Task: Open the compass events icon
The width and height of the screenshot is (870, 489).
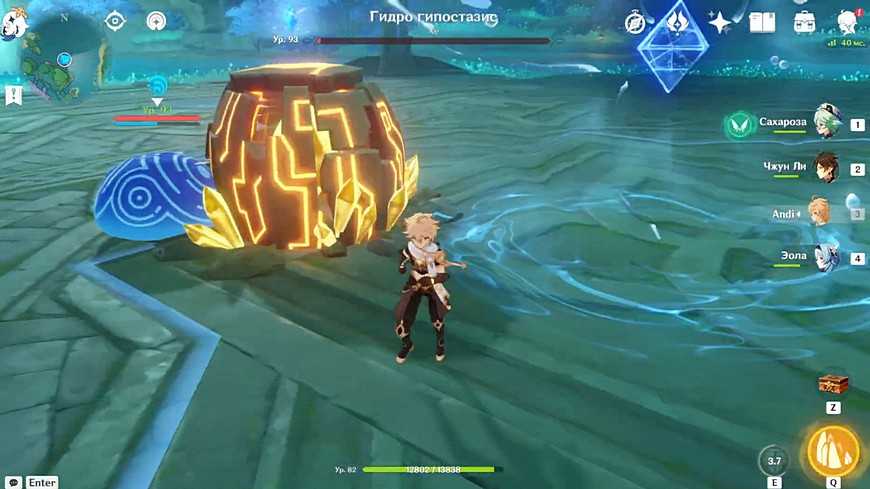Action: pyautogui.click(x=635, y=22)
